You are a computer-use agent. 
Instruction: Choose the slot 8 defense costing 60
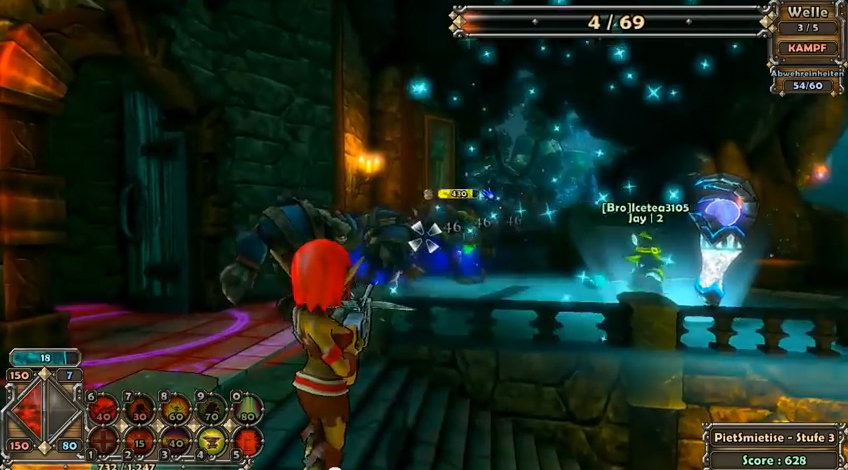[176, 408]
